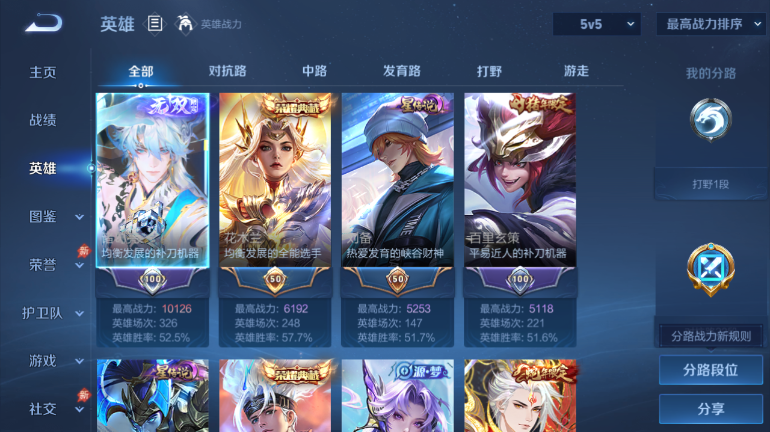Filter heroes by 打野 tab
The width and height of the screenshot is (770, 432).
point(489,71)
